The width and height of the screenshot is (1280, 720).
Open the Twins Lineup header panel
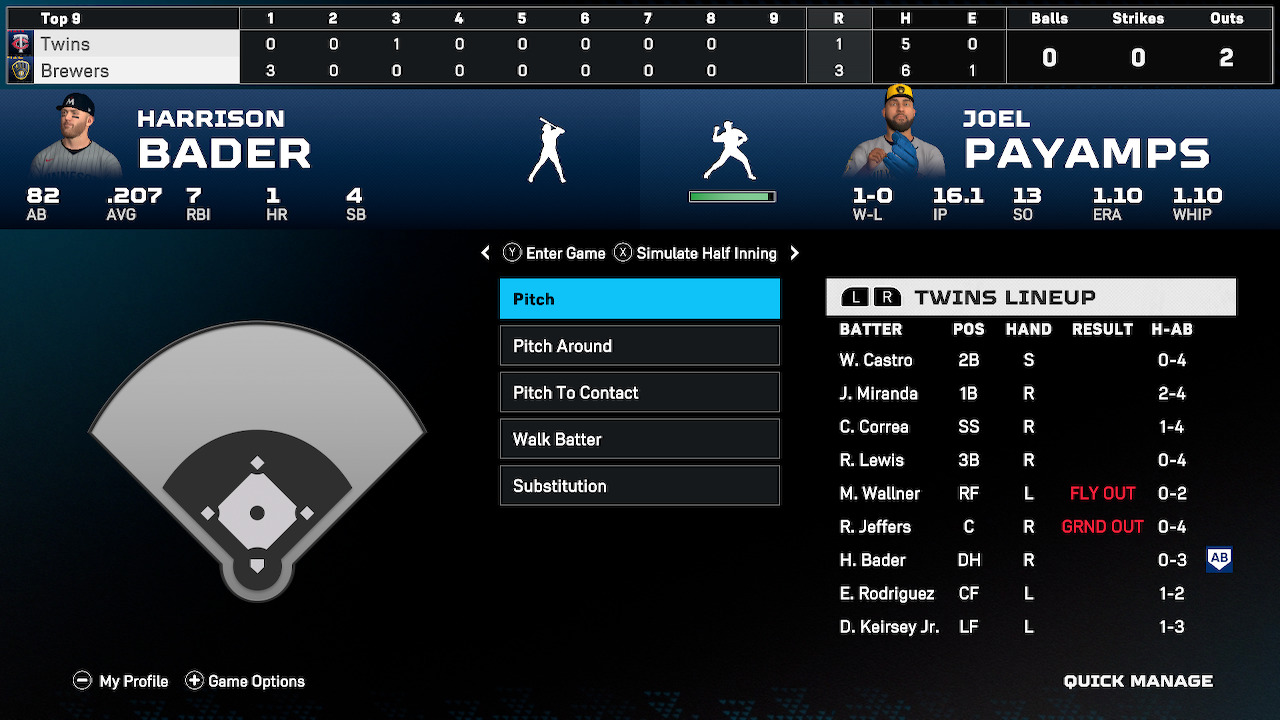[1031, 297]
